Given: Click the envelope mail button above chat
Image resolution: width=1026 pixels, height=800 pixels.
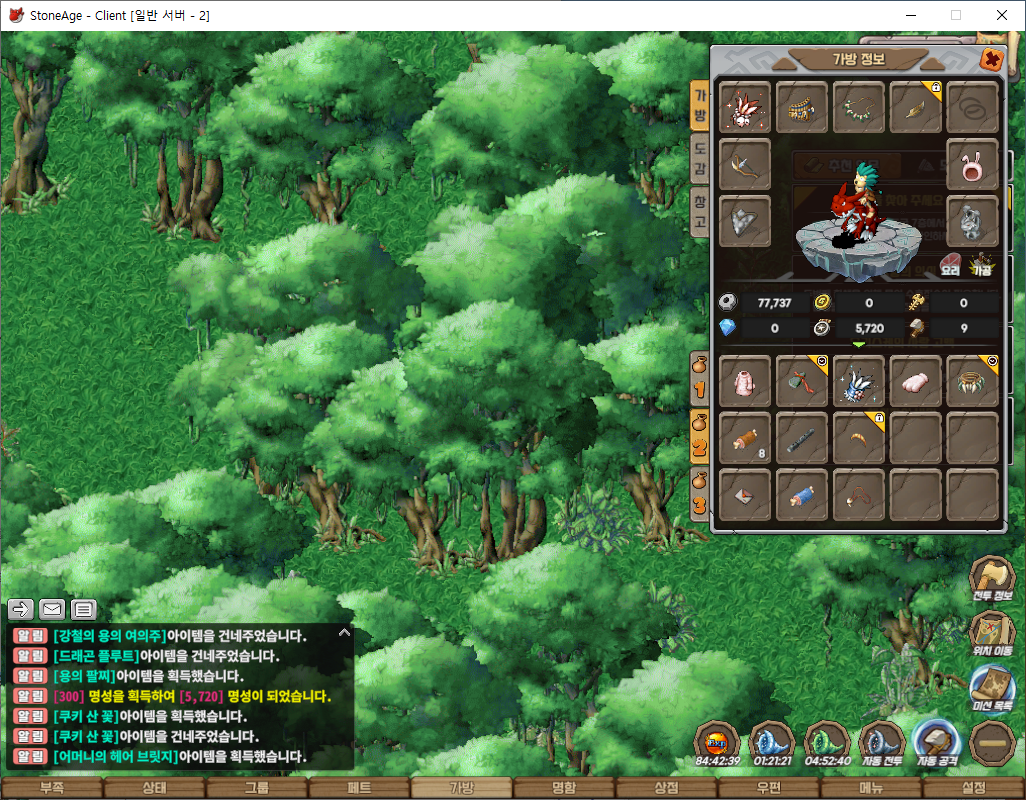Looking at the screenshot, I should coord(52,609).
